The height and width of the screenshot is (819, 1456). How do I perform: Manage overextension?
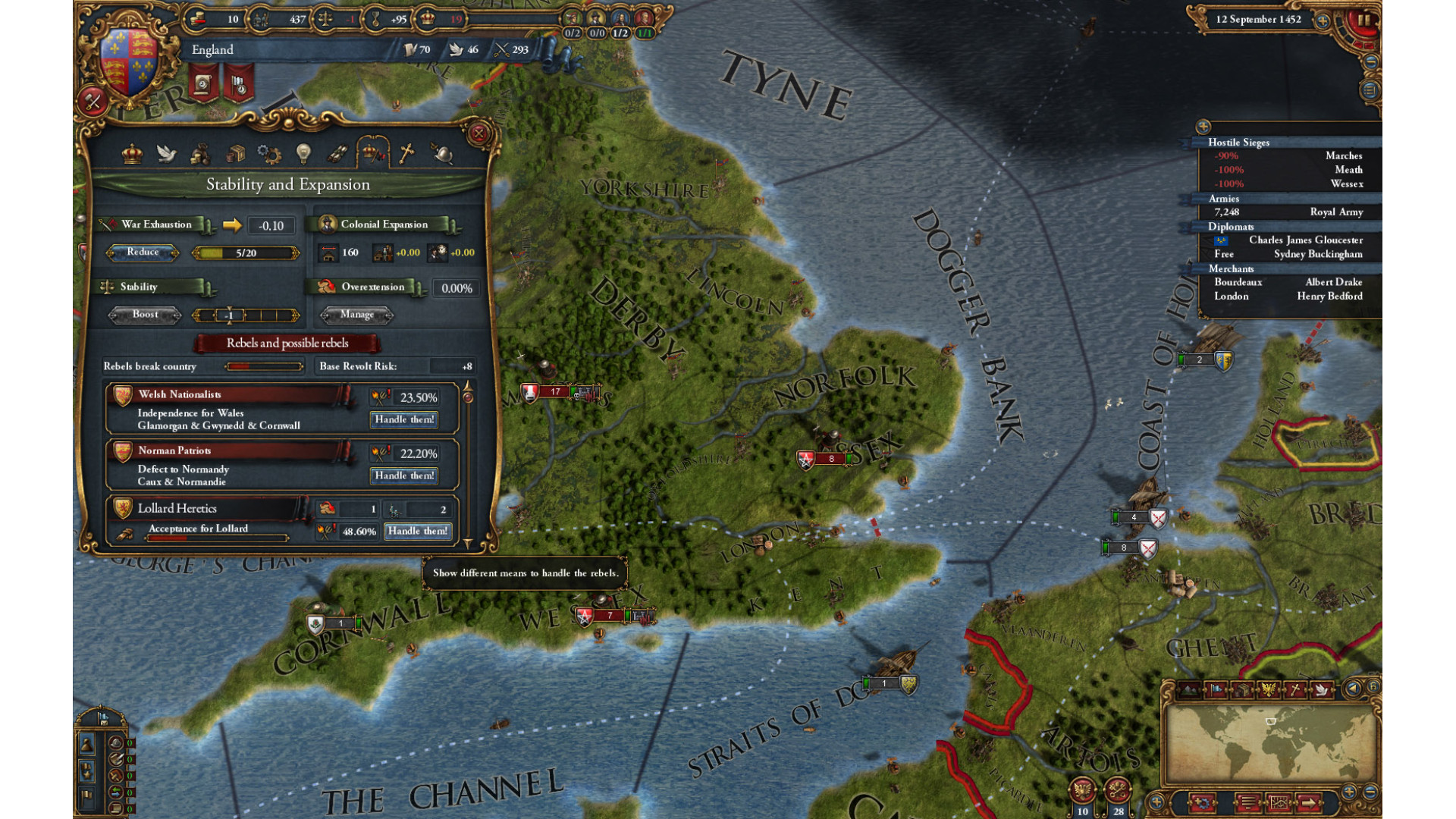coord(356,315)
